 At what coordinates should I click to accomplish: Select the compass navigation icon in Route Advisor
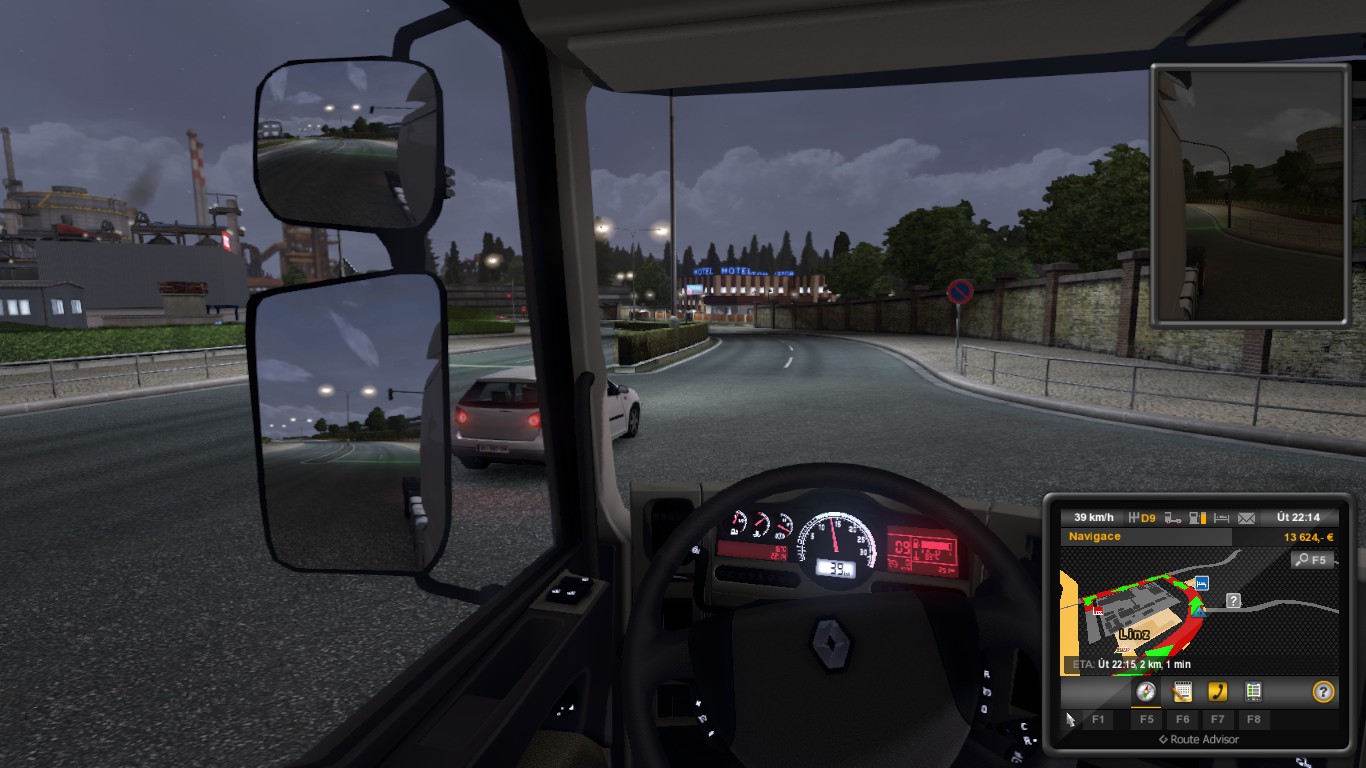point(1144,692)
